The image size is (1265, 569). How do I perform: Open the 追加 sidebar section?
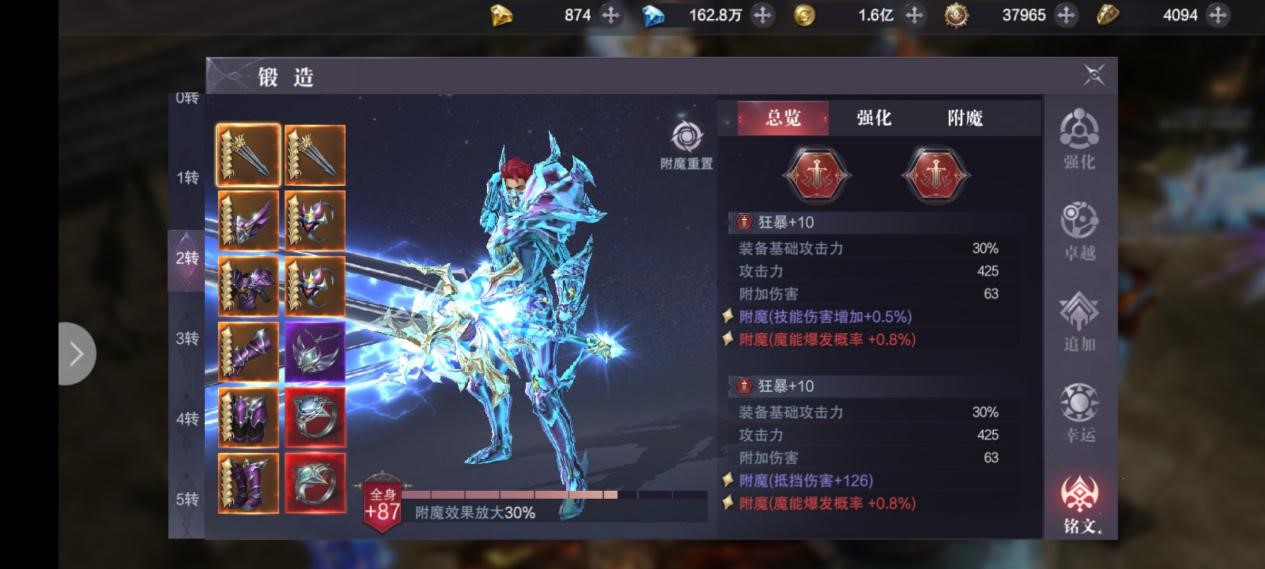coord(1079,322)
